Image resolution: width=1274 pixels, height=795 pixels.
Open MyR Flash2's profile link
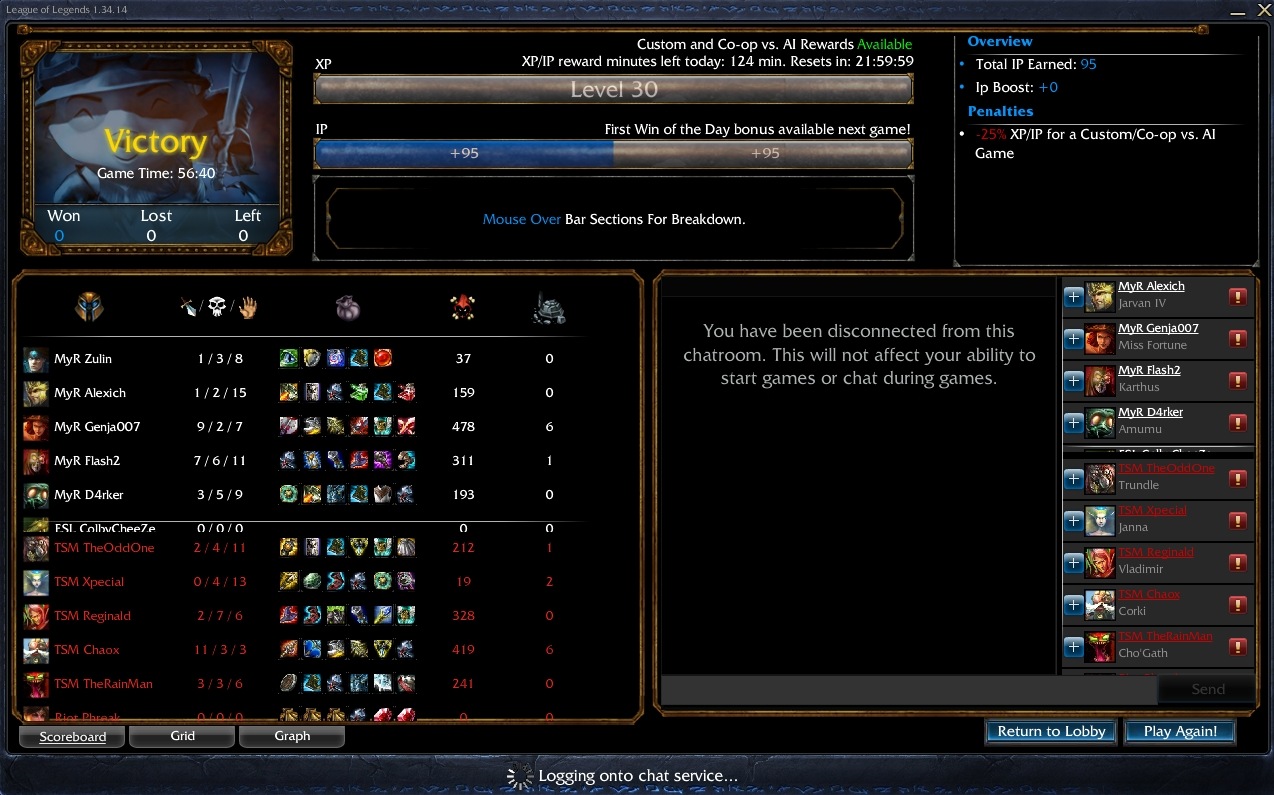click(x=1149, y=370)
